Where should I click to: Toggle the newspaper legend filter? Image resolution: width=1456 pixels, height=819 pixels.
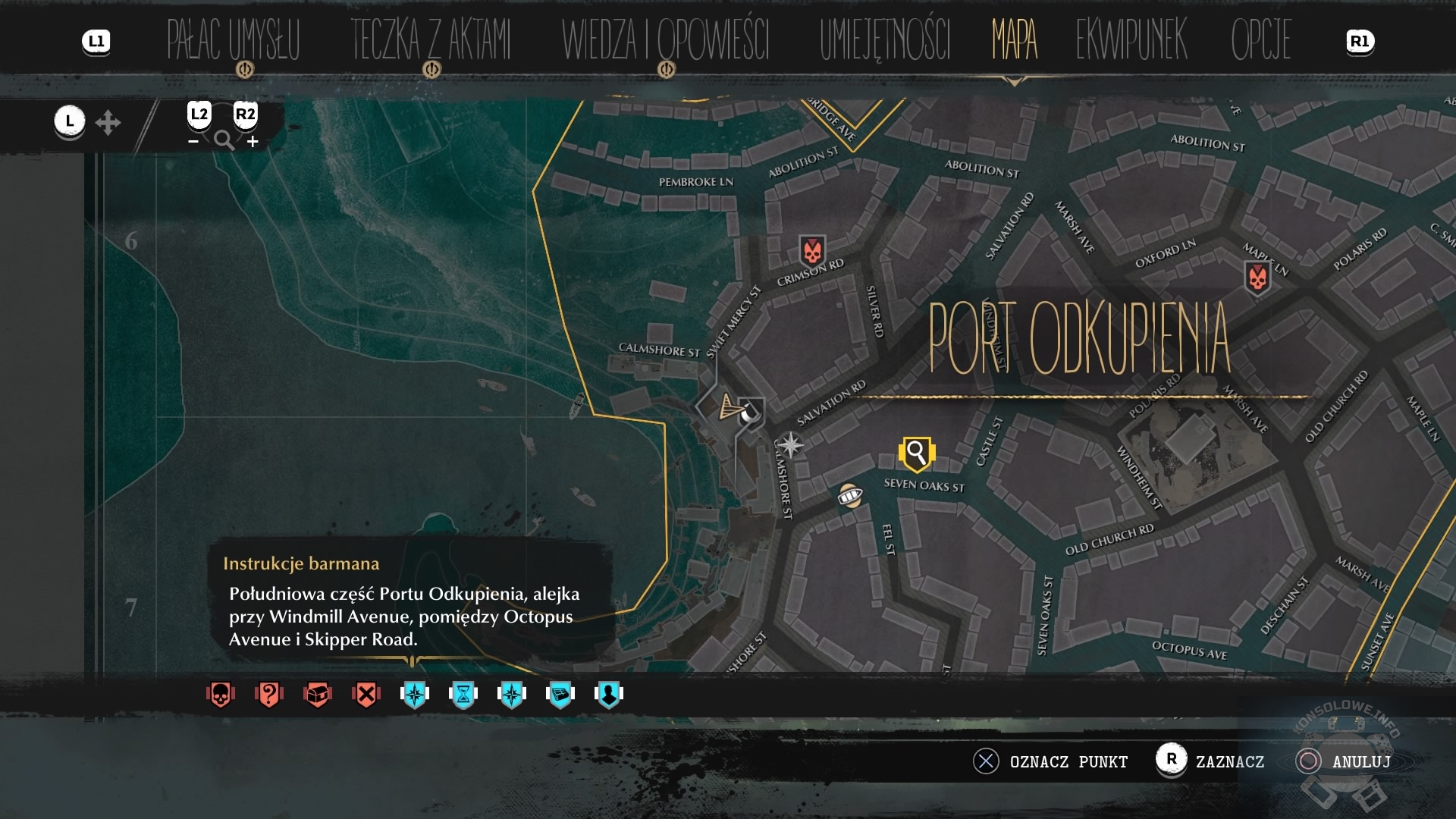[x=560, y=694]
